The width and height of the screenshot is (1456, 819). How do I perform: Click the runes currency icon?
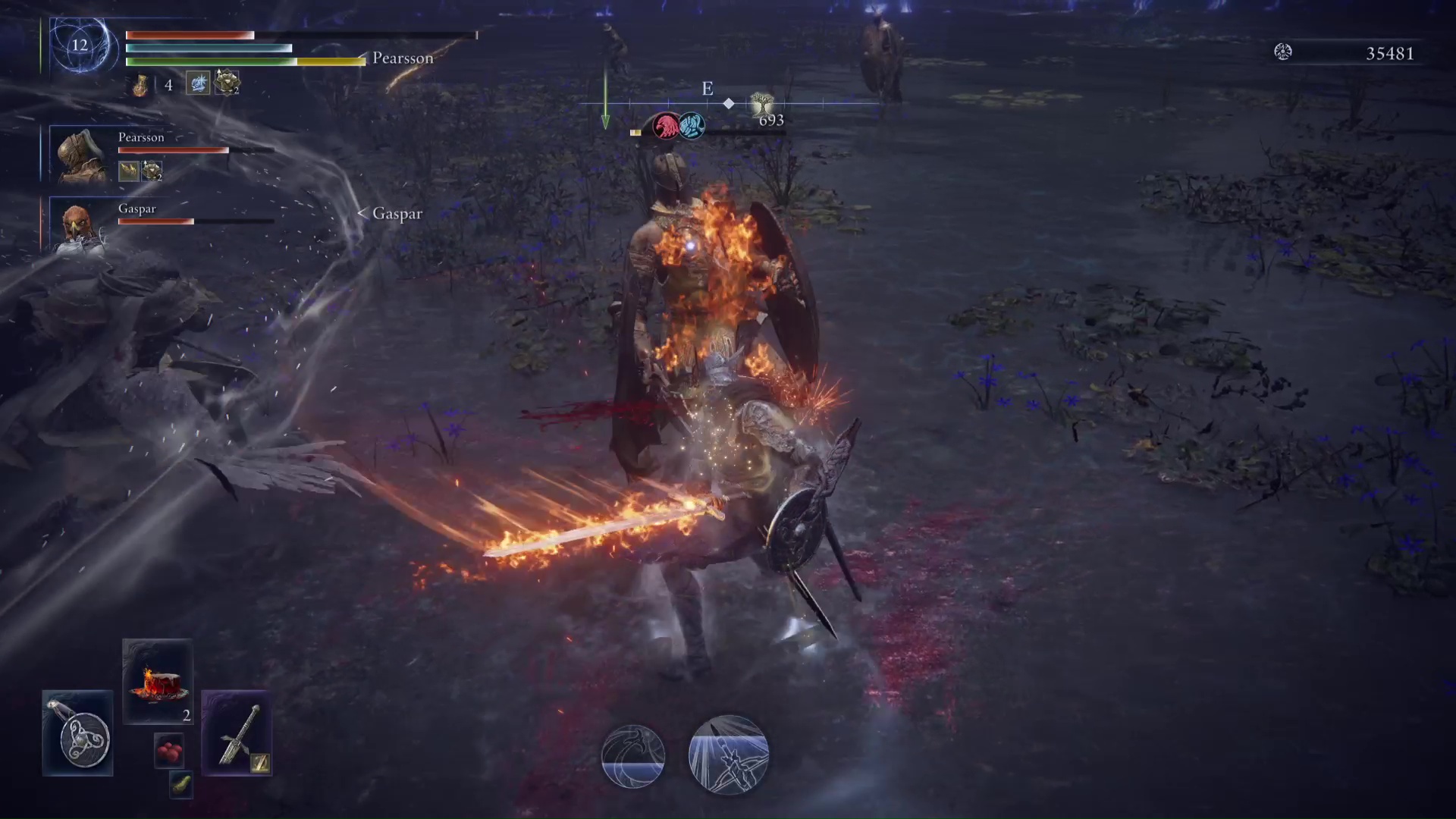1283,52
